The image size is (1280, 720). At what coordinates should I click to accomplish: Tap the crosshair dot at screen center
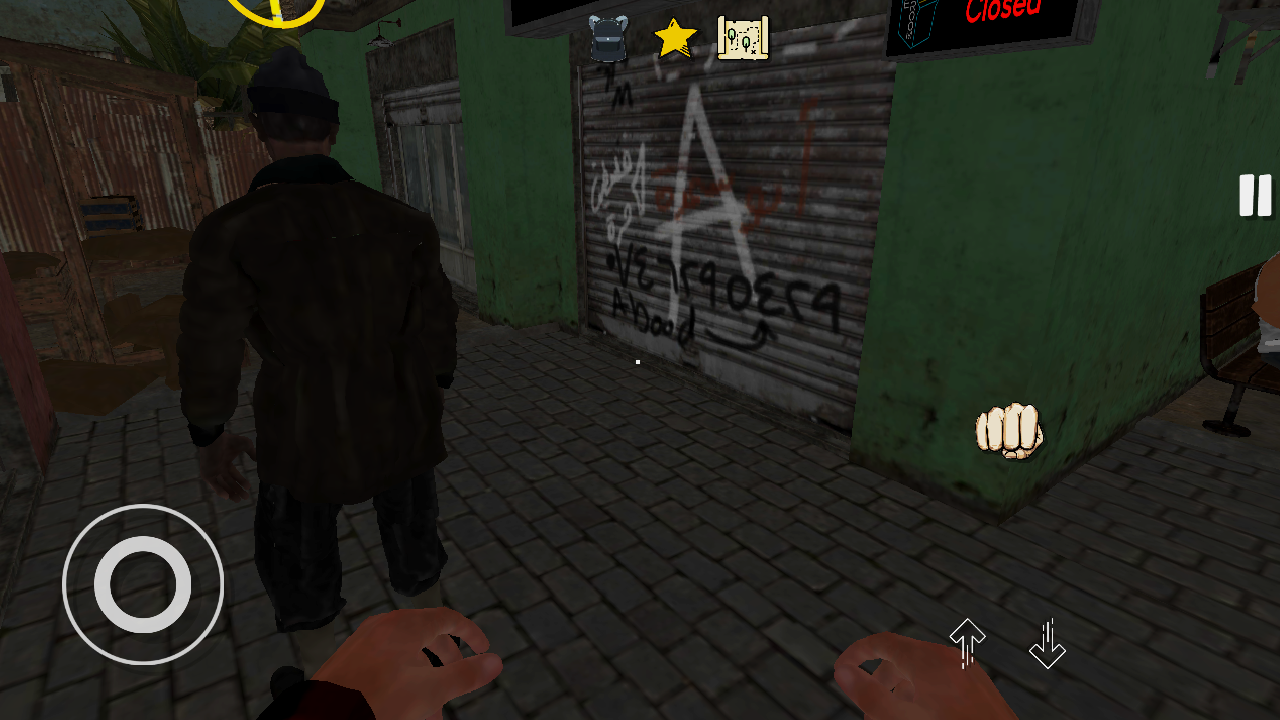point(637,361)
